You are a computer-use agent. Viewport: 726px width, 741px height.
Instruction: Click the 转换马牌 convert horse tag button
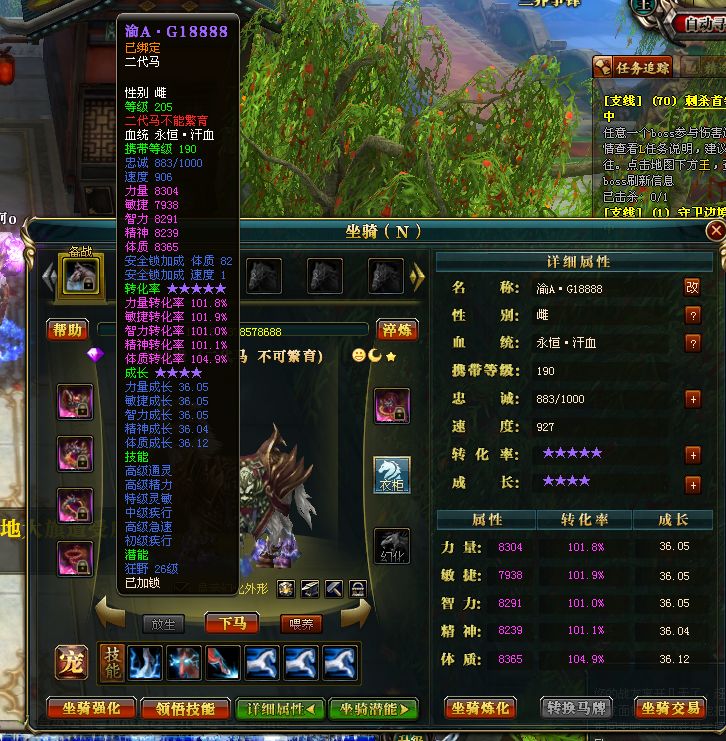pyautogui.click(x=577, y=708)
